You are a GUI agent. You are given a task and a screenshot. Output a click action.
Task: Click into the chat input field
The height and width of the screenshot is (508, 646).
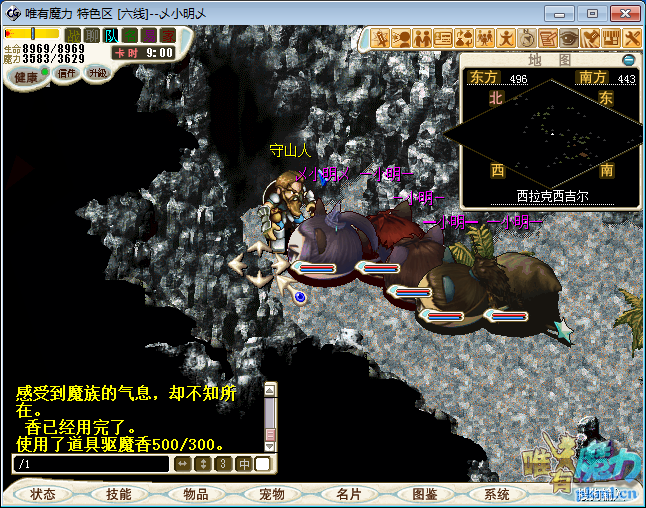[x=90, y=464]
